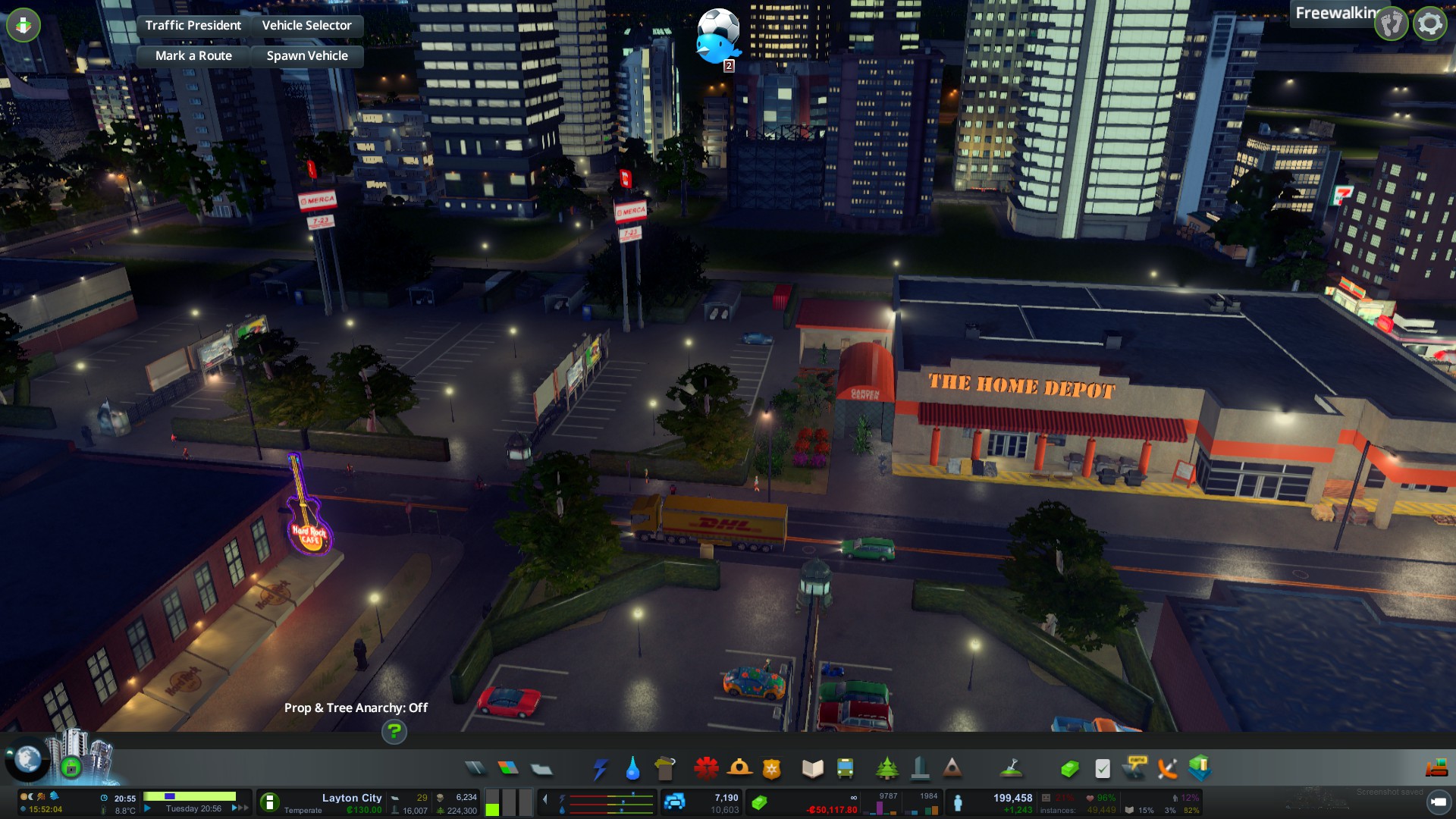Toggle the footprints freewalking icon
This screenshot has height=819, width=1456.
point(1392,24)
